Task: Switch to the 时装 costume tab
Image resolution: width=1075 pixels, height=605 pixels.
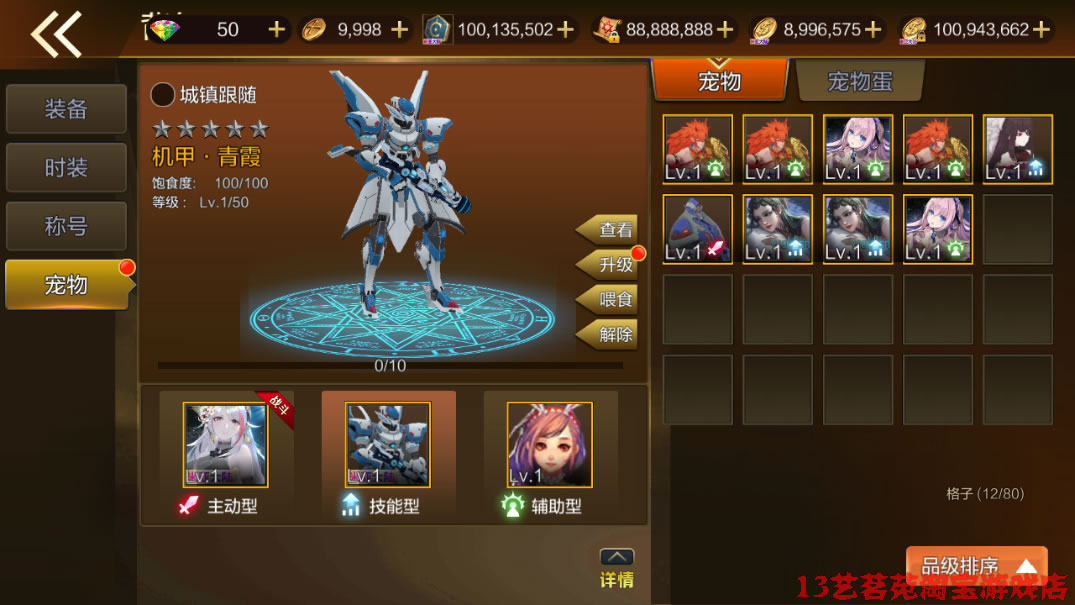Action: point(66,168)
